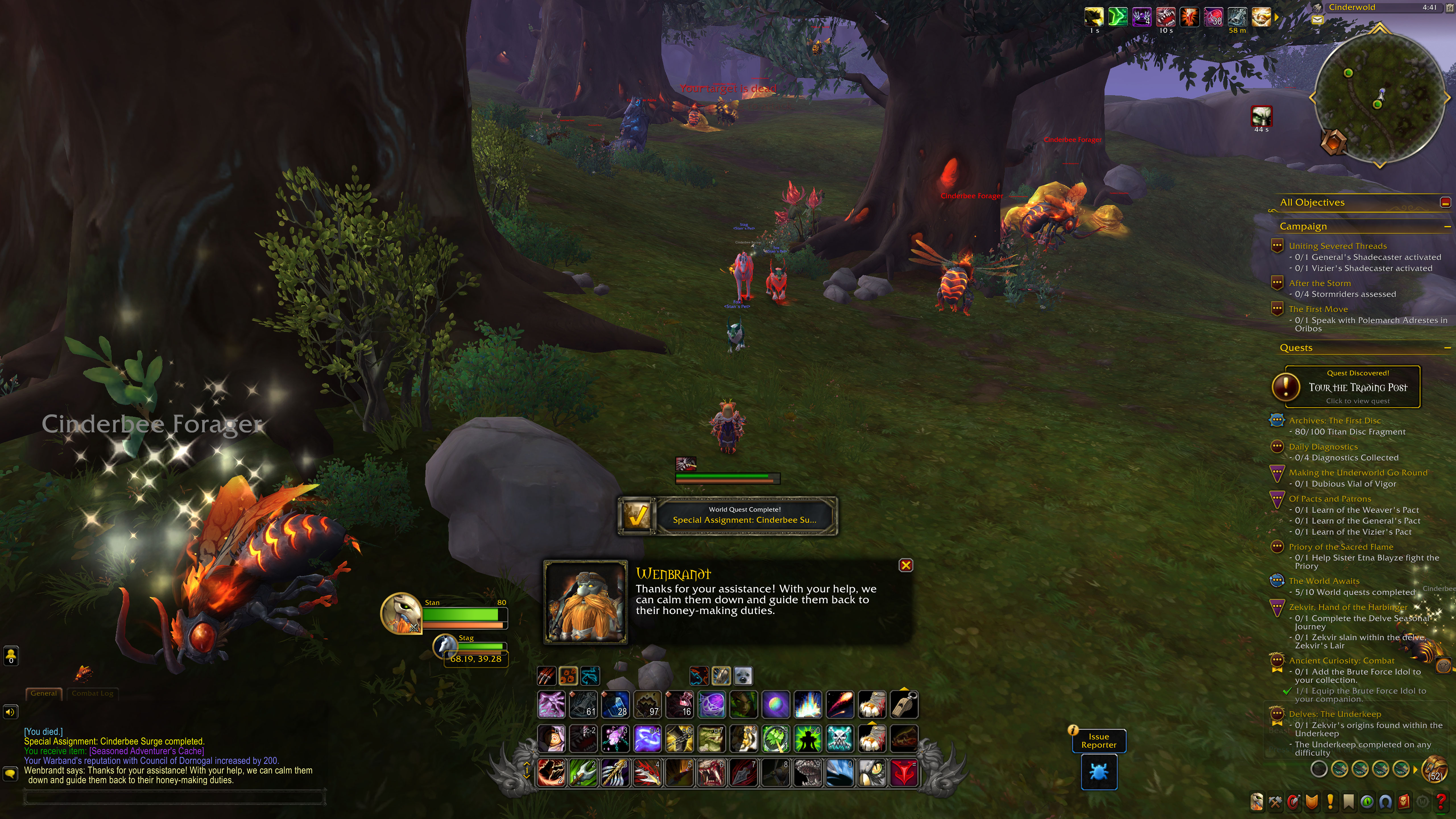Open the character info micro button
This screenshot has width=1456, height=819.
(1256, 801)
